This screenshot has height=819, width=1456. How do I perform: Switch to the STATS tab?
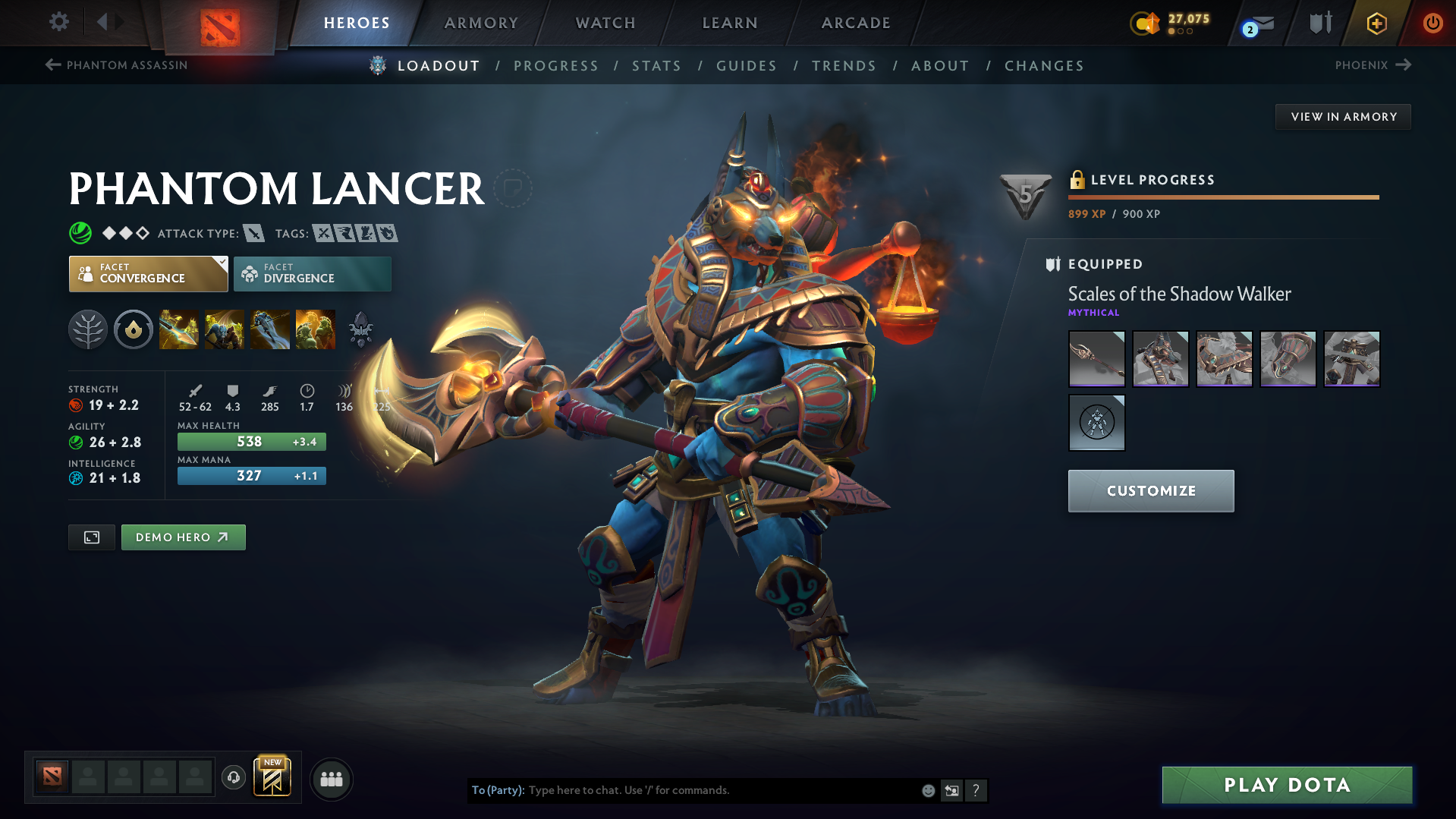click(x=656, y=66)
